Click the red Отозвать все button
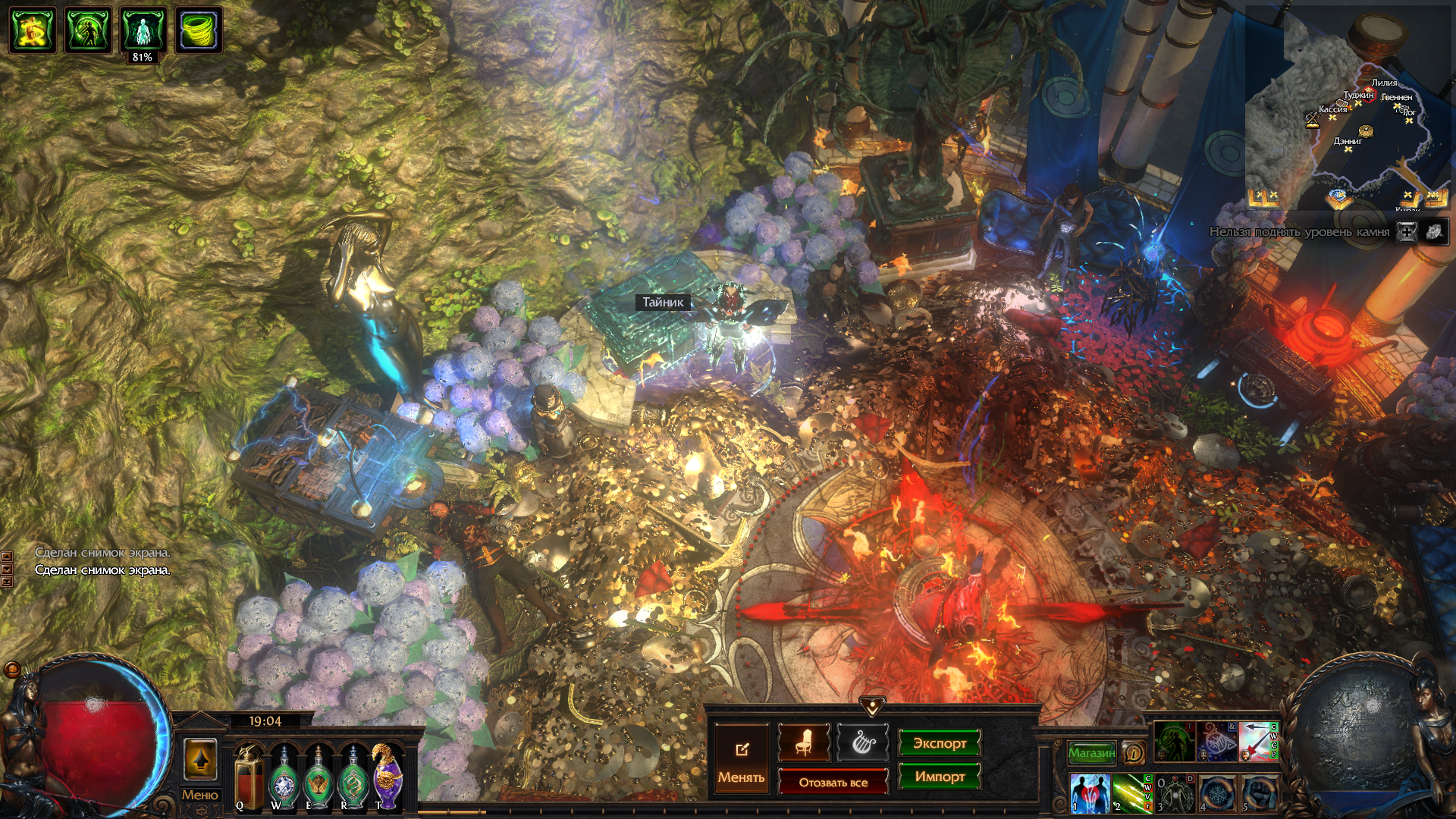Image resolution: width=1456 pixels, height=819 pixels. (833, 783)
